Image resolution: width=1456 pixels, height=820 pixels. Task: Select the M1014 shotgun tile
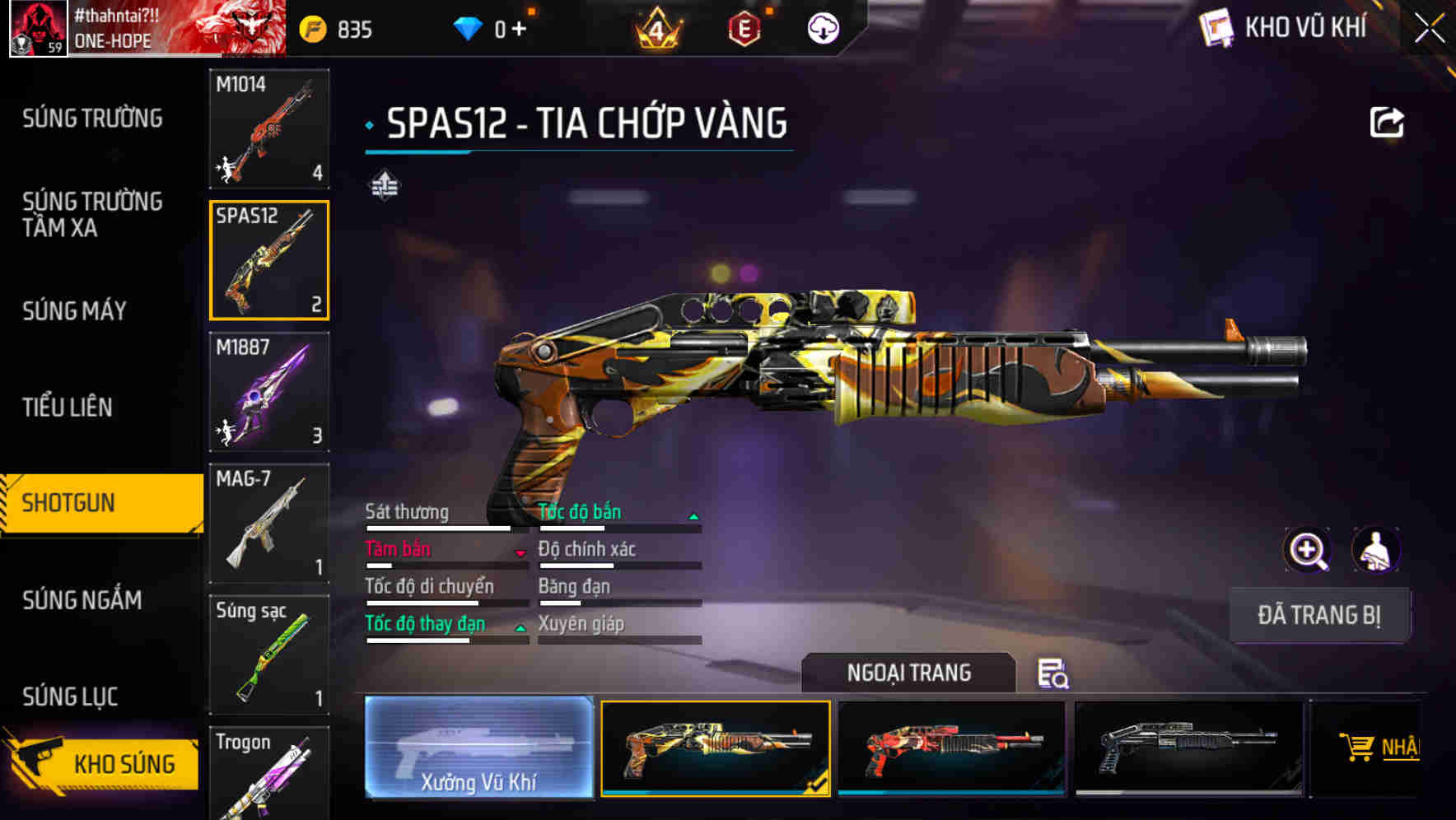click(x=269, y=128)
